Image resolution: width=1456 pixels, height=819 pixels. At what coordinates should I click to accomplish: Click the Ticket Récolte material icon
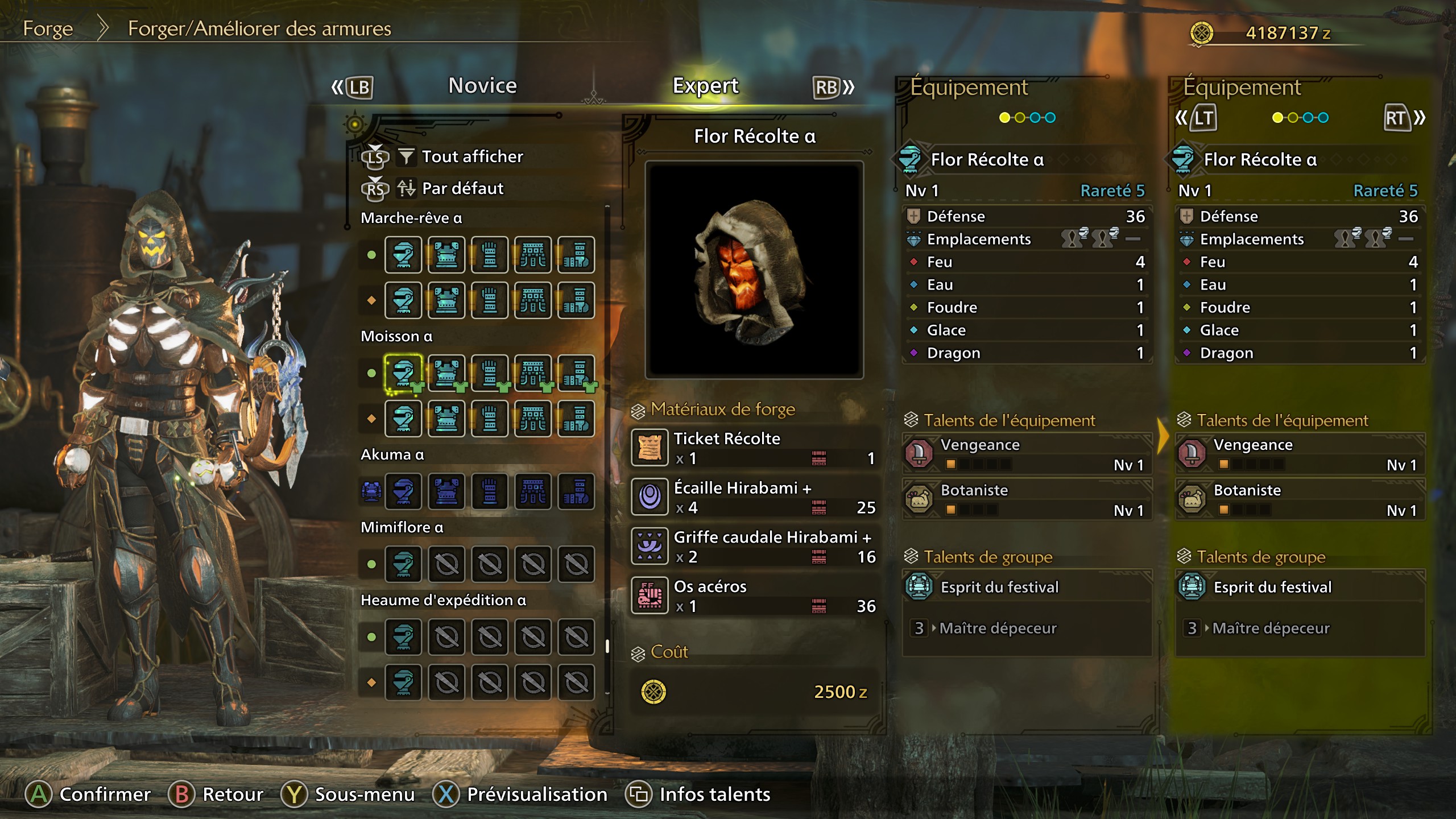(x=649, y=447)
